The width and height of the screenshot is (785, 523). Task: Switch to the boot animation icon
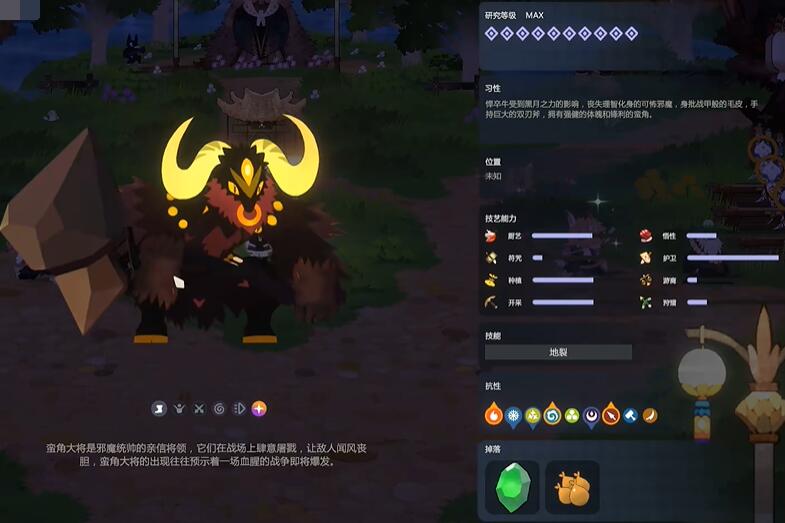click(x=159, y=408)
